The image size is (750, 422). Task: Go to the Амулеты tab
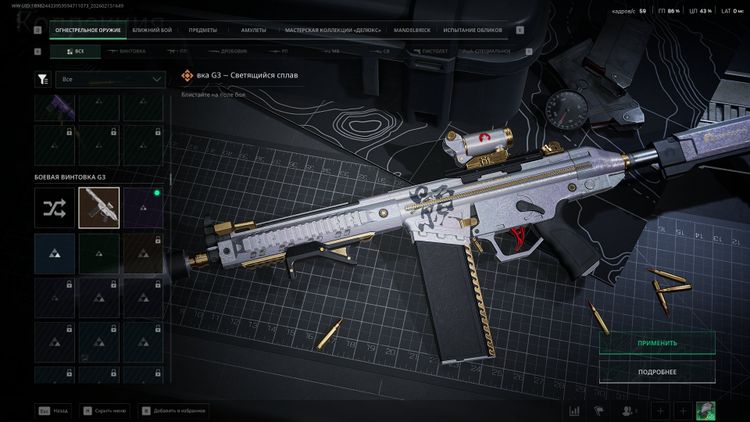[x=254, y=30]
